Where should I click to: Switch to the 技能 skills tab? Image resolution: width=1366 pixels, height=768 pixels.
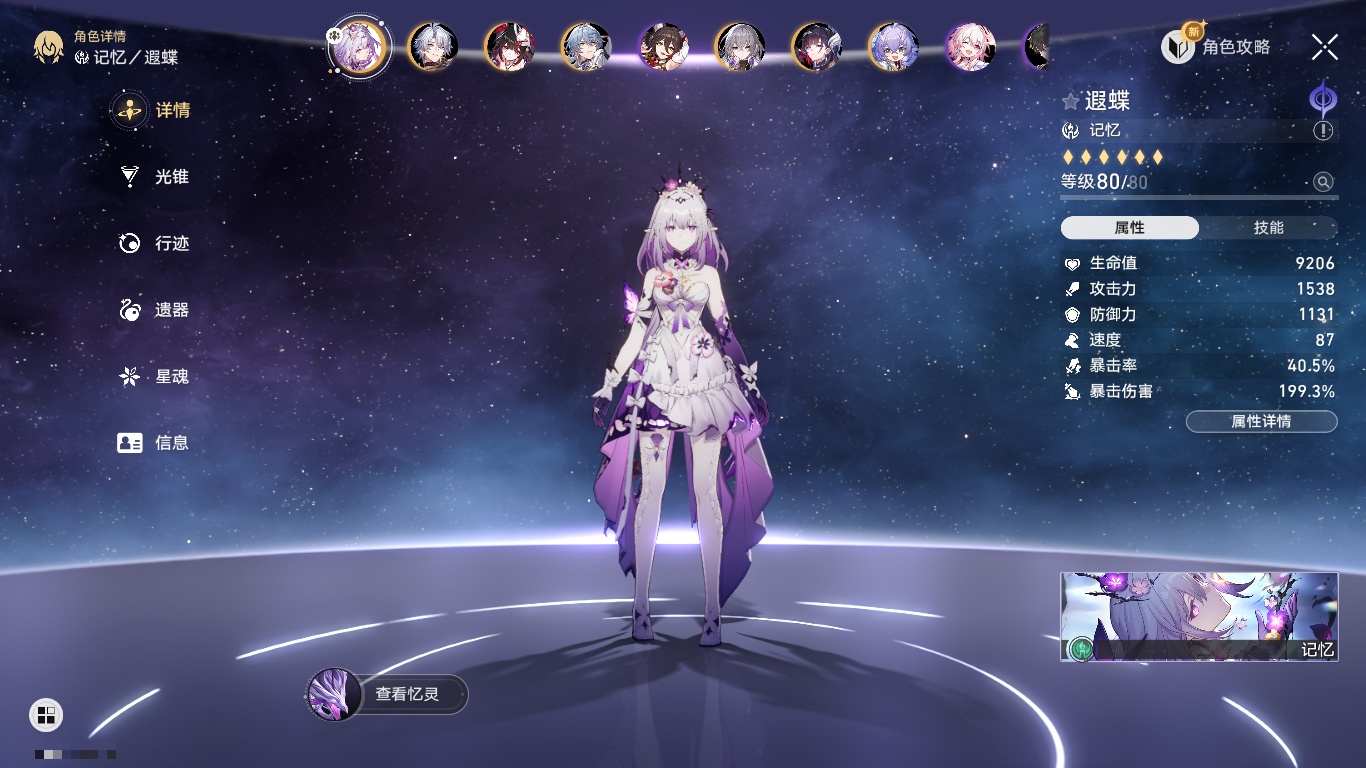[1268, 228]
